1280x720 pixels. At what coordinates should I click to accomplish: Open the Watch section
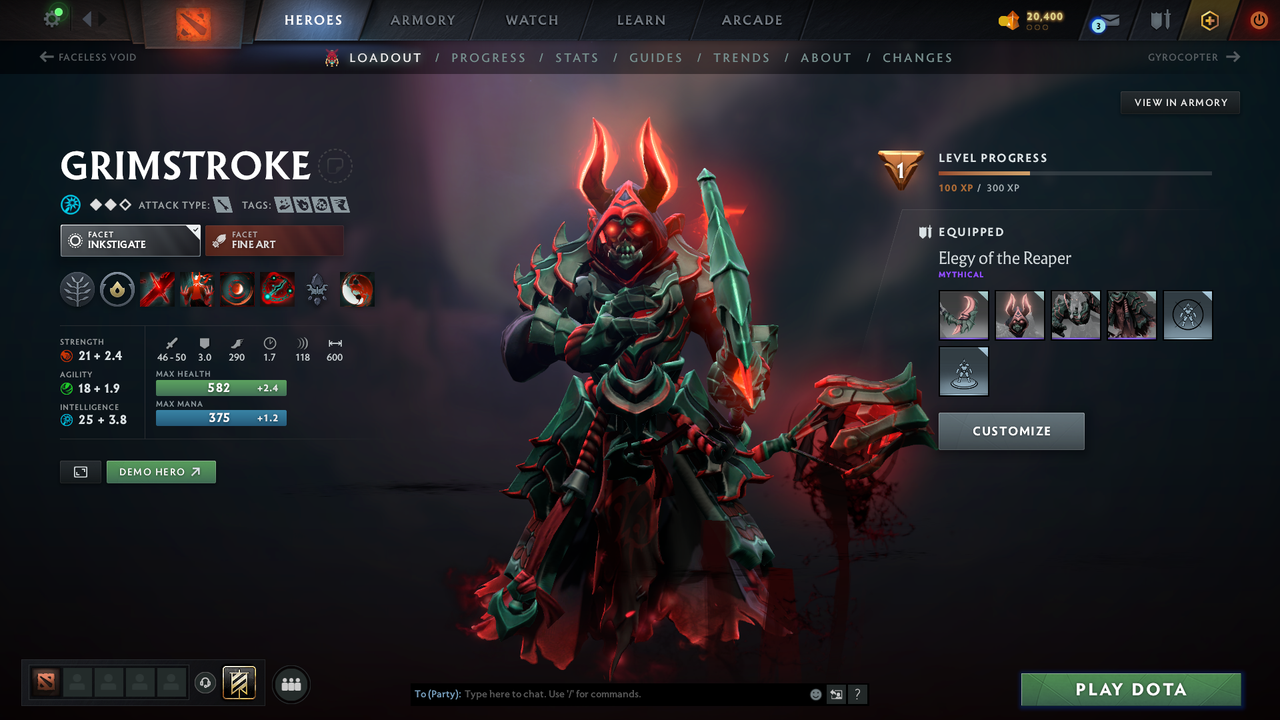(531, 20)
